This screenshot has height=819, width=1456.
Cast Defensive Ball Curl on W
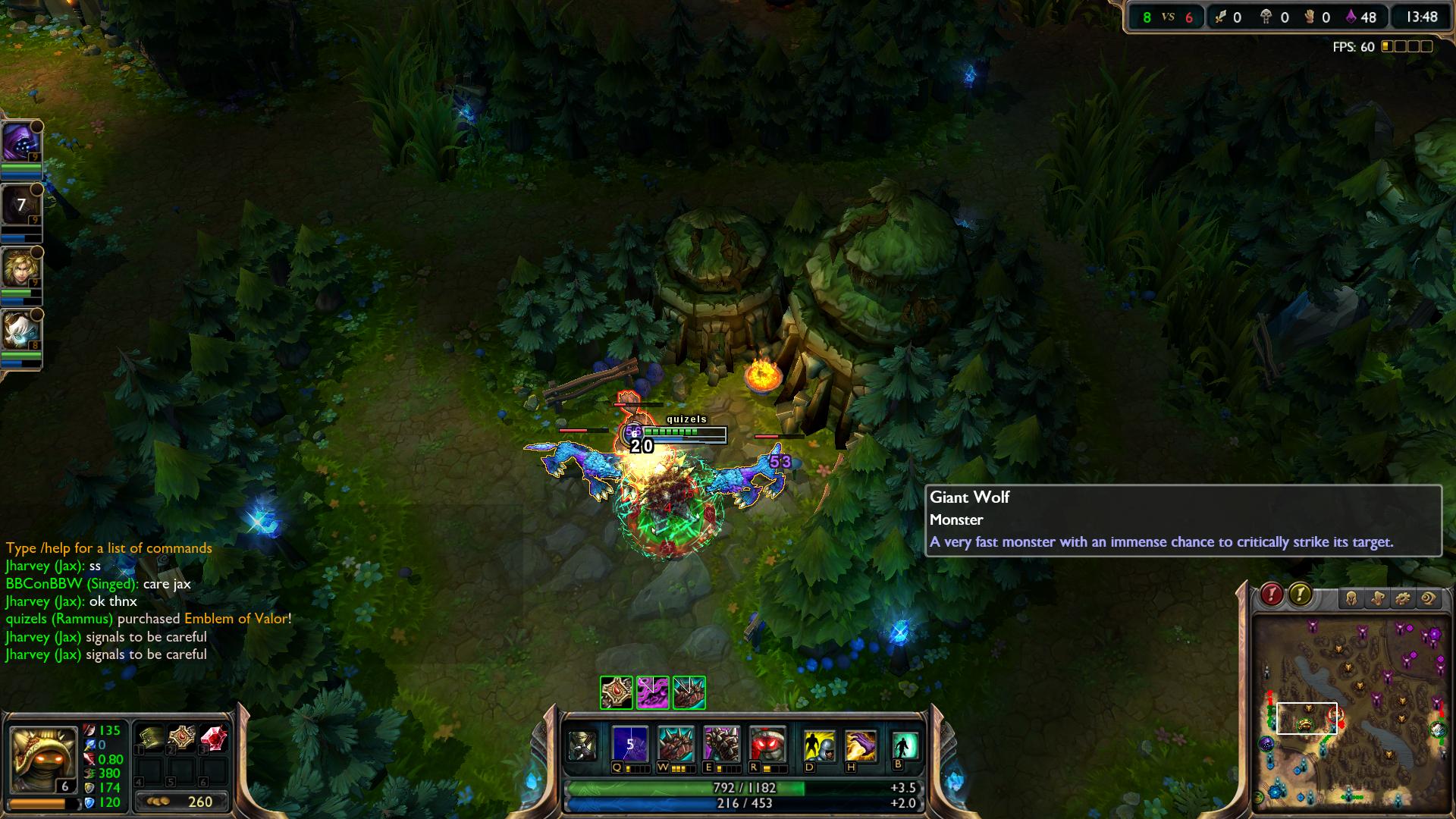[x=675, y=744]
